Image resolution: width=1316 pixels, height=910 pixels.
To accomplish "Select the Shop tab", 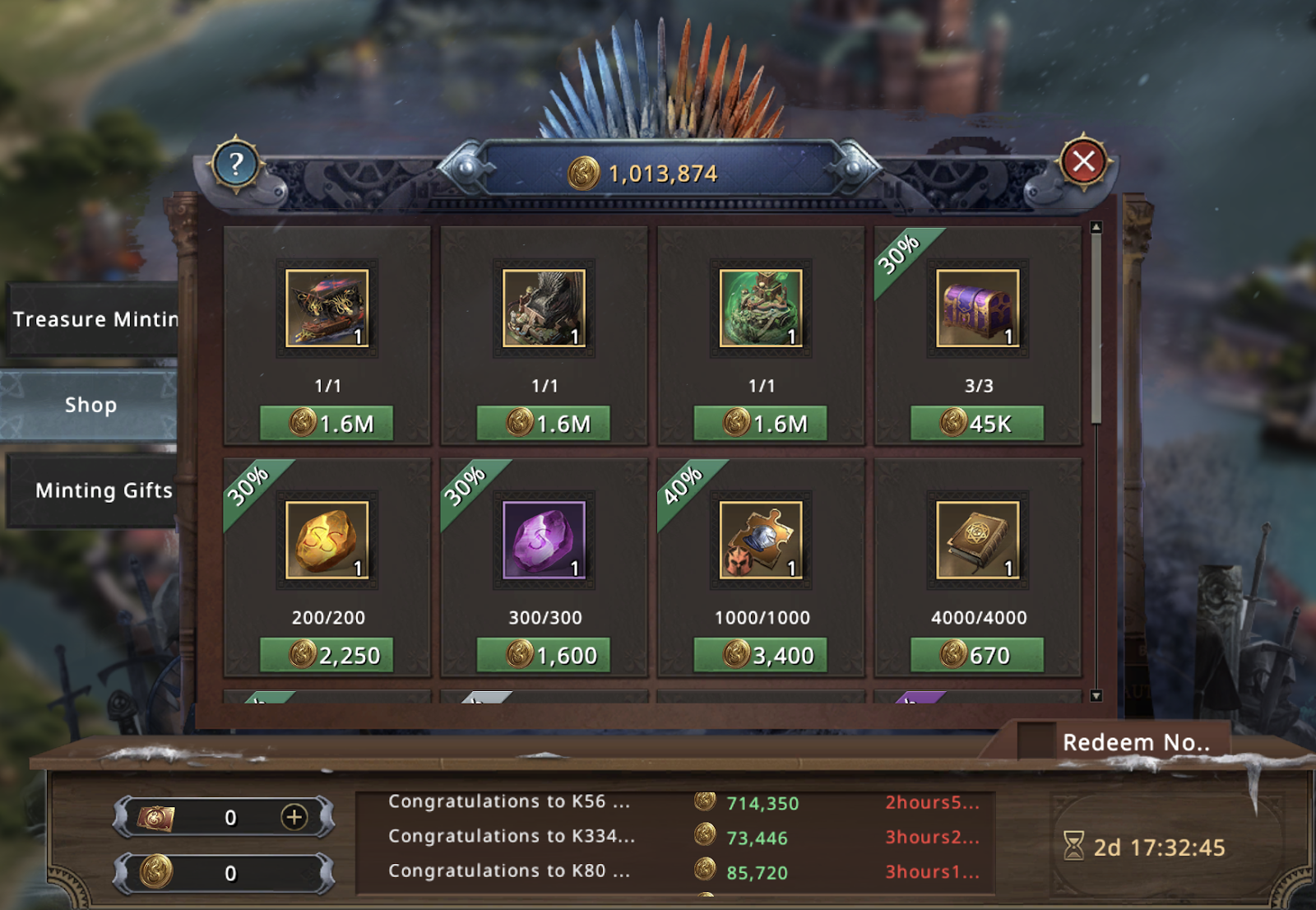I will click(90, 405).
